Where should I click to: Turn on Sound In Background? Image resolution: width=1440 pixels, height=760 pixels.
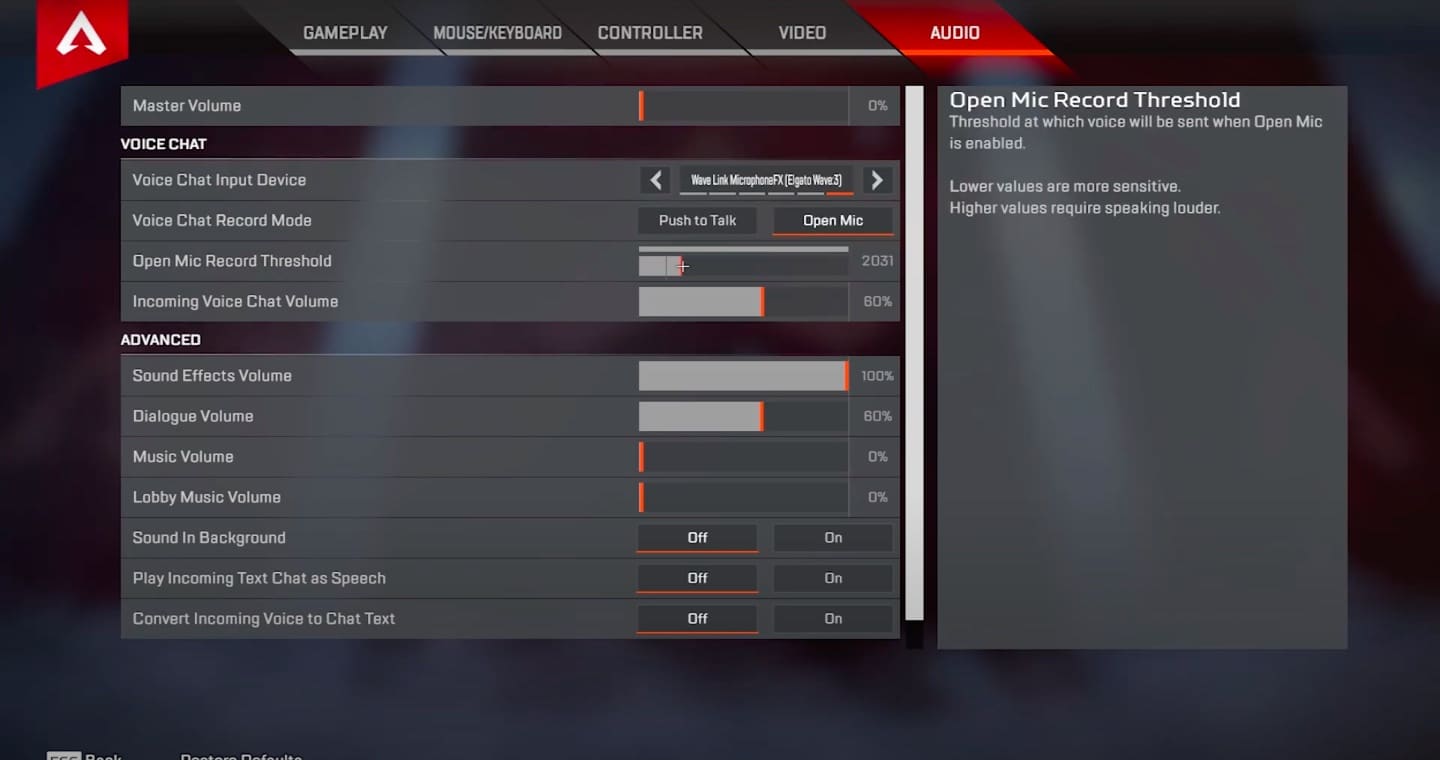(833, 537)
